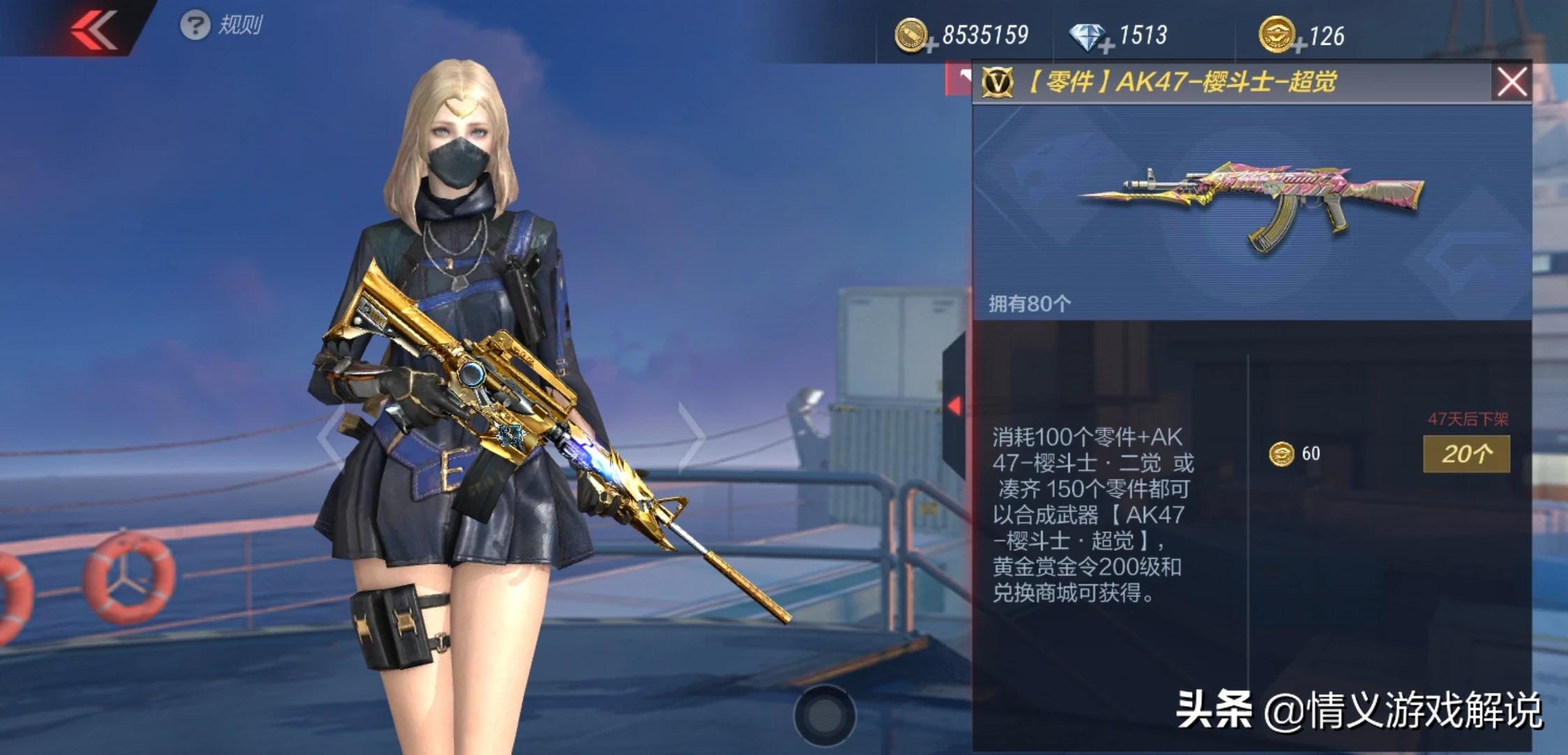Screen dimensions: 1568x755
Task: Add more gold bounty tokens
Action: click(1299, 47)
